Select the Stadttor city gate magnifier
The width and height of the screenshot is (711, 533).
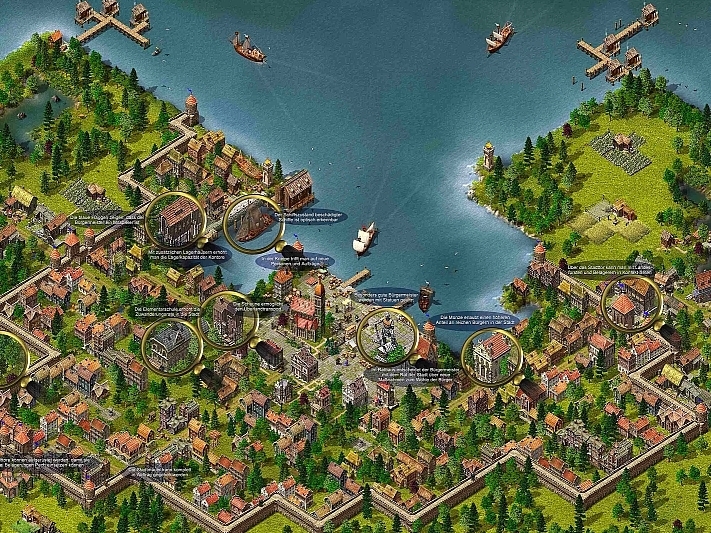632,303
